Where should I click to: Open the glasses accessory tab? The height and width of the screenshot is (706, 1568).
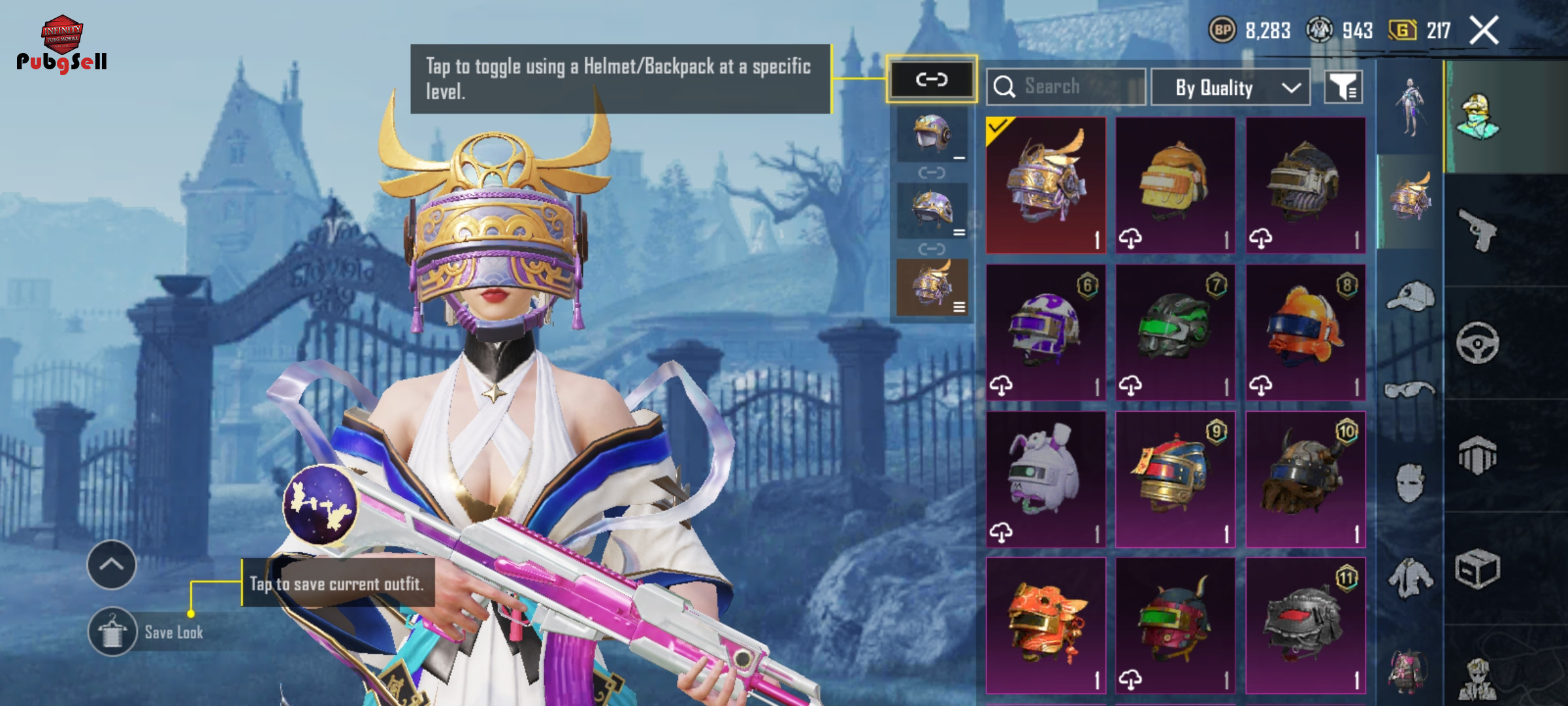pyautogui.click(x=1410, y=390)
